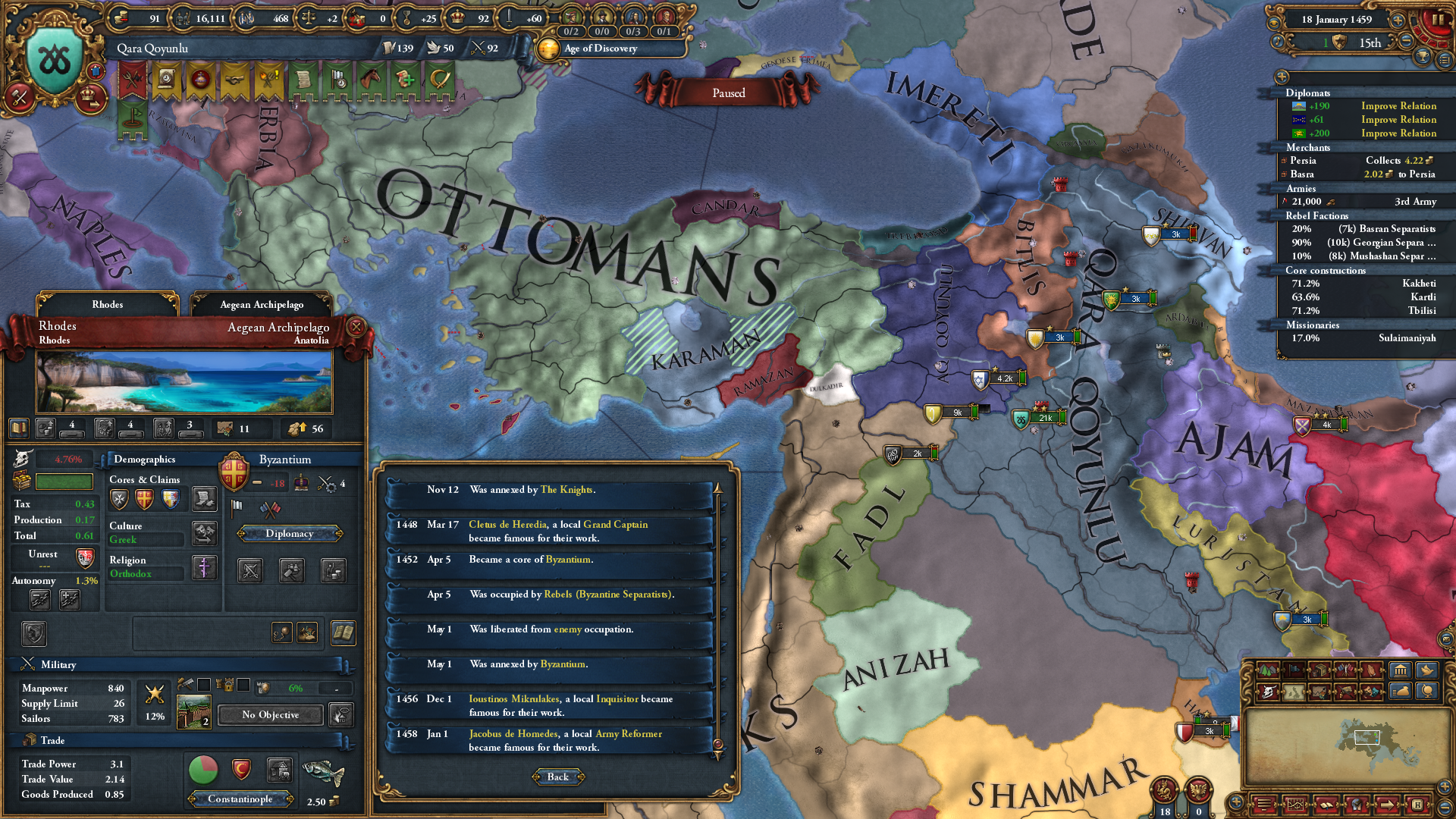Toggle the game pause button

pyautogui.click(x=1438, y=20)
